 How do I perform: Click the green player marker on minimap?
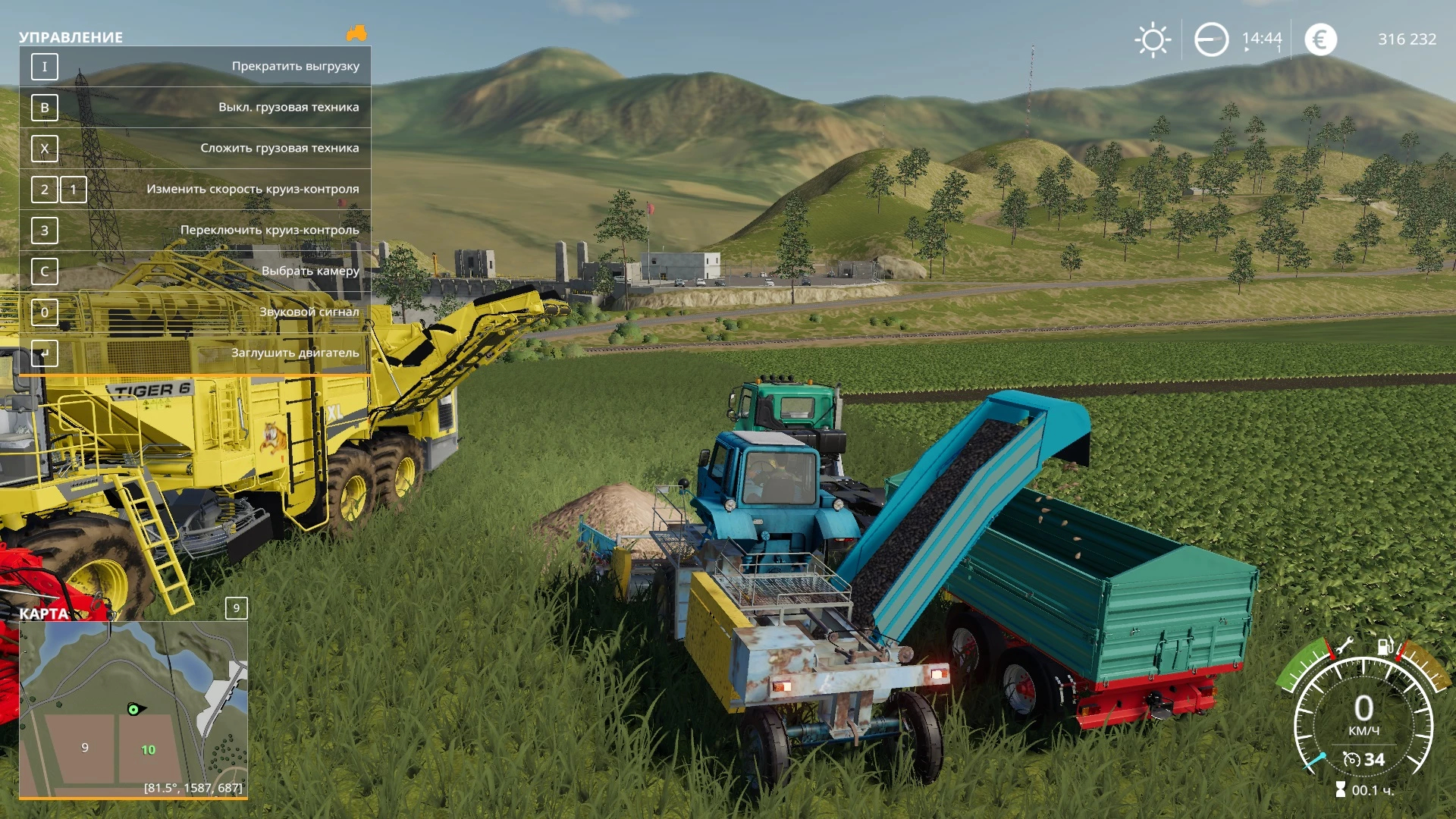pyautogui.click(x=134, y=710)
